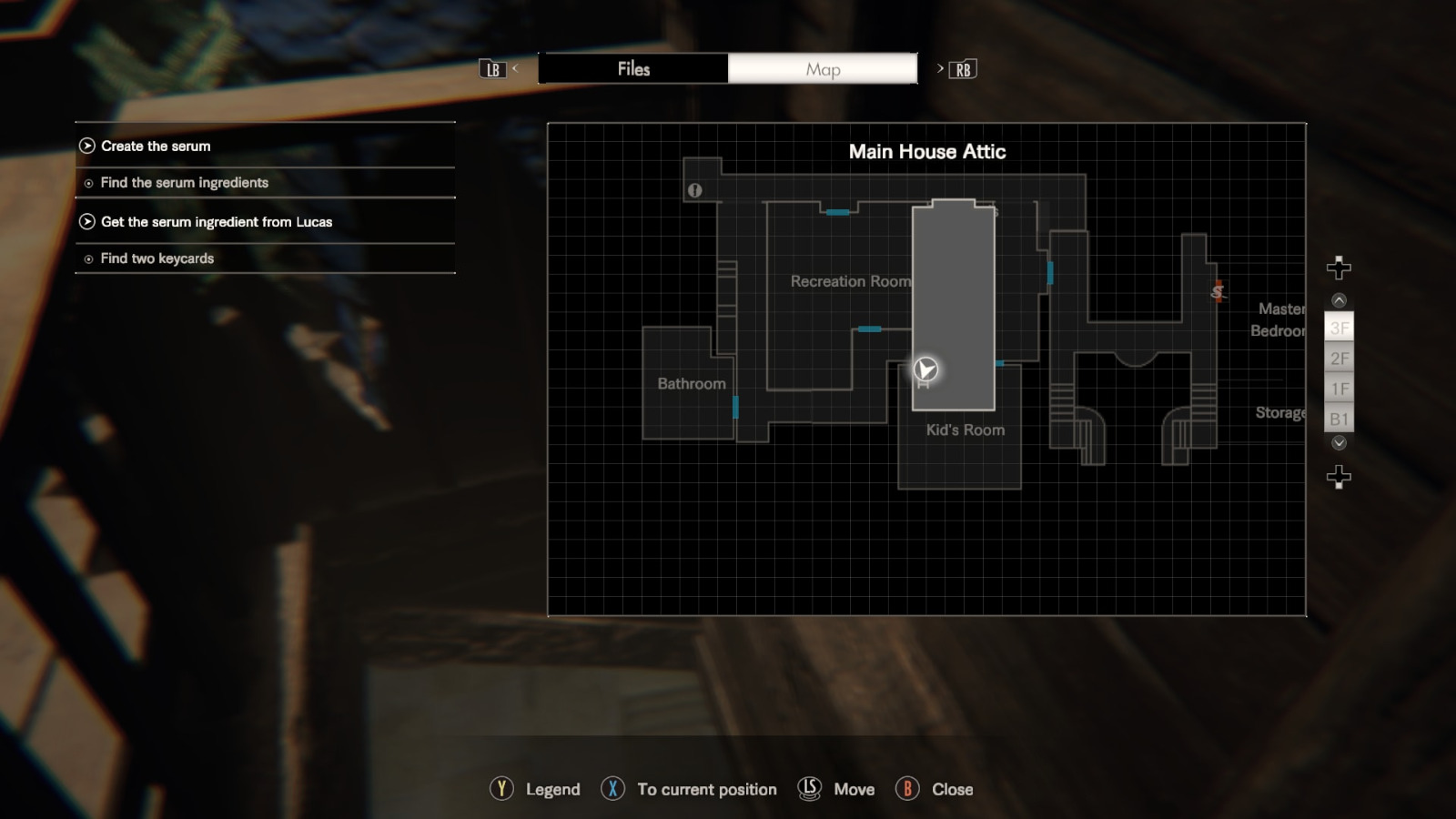Select floor 2F in the floor selector
1456x819 pixels.
tap(1339, 359)
